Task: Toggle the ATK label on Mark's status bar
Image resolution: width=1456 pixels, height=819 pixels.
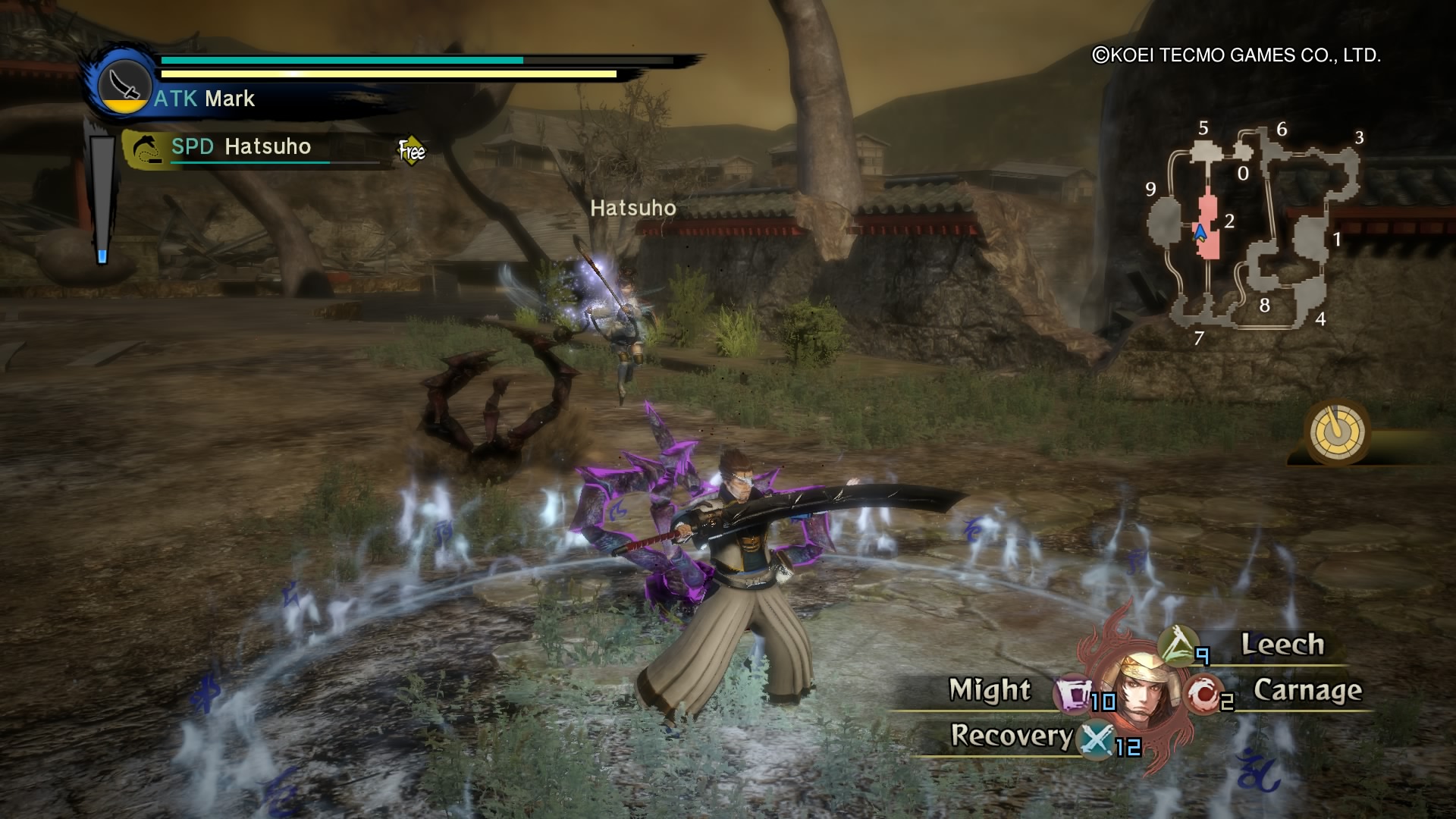Action: (176, 99)
